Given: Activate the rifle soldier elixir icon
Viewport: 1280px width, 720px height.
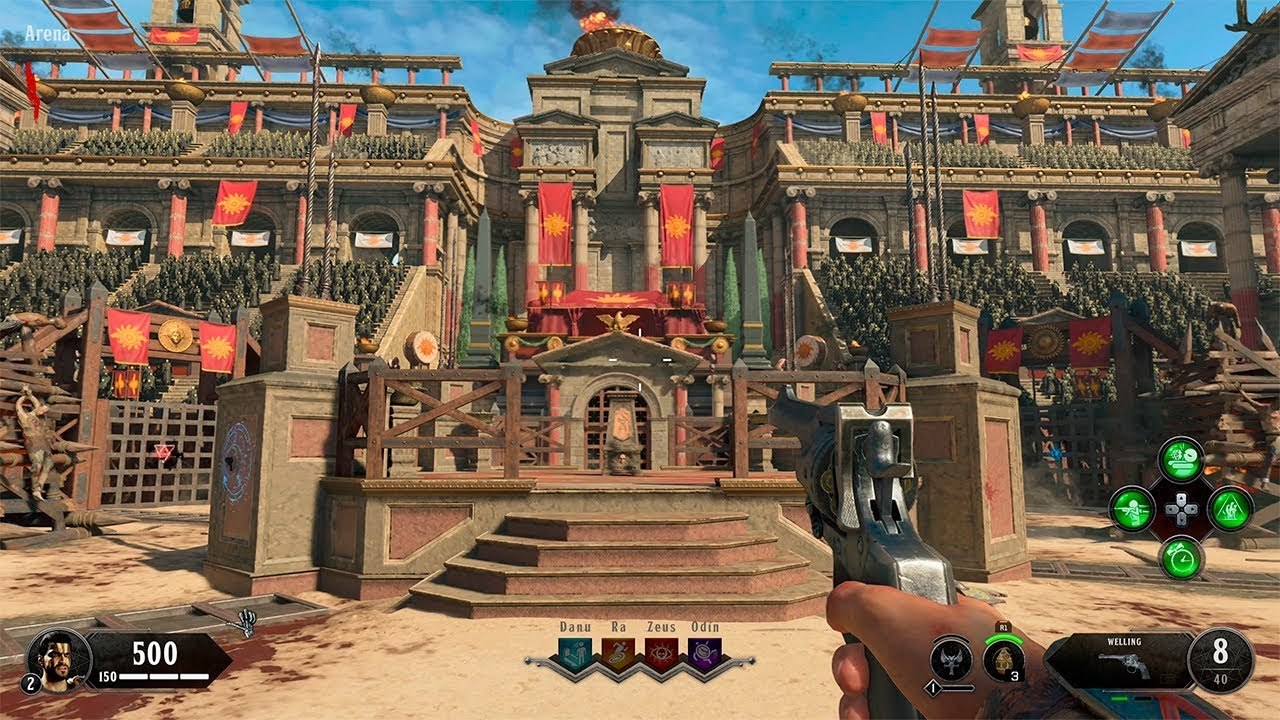Looking at the screenshot, I should [1133, 508].
